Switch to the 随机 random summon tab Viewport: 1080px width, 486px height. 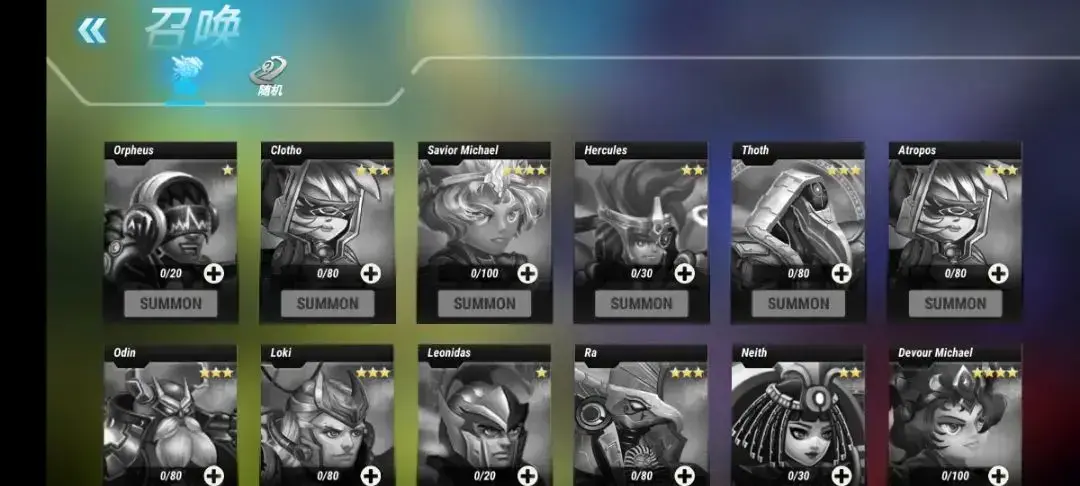pyautogui.click(x=268, y=77)
